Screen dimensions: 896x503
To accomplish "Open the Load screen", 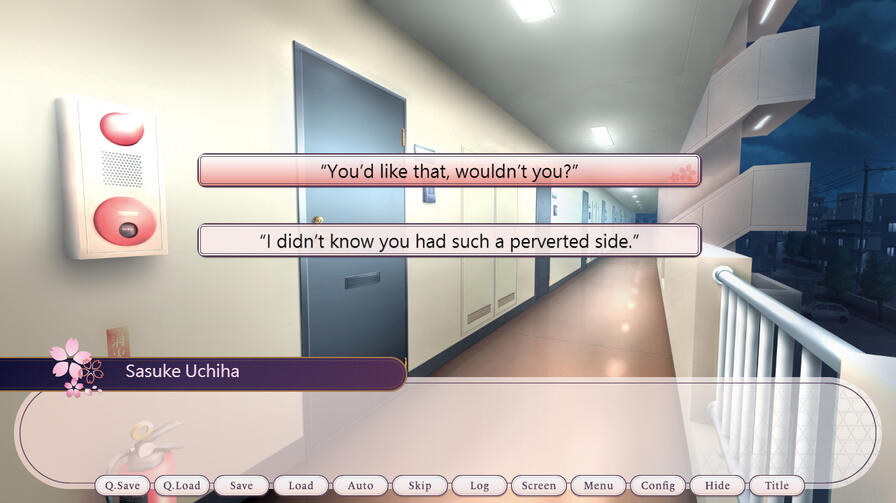I will tap(301, 486).
